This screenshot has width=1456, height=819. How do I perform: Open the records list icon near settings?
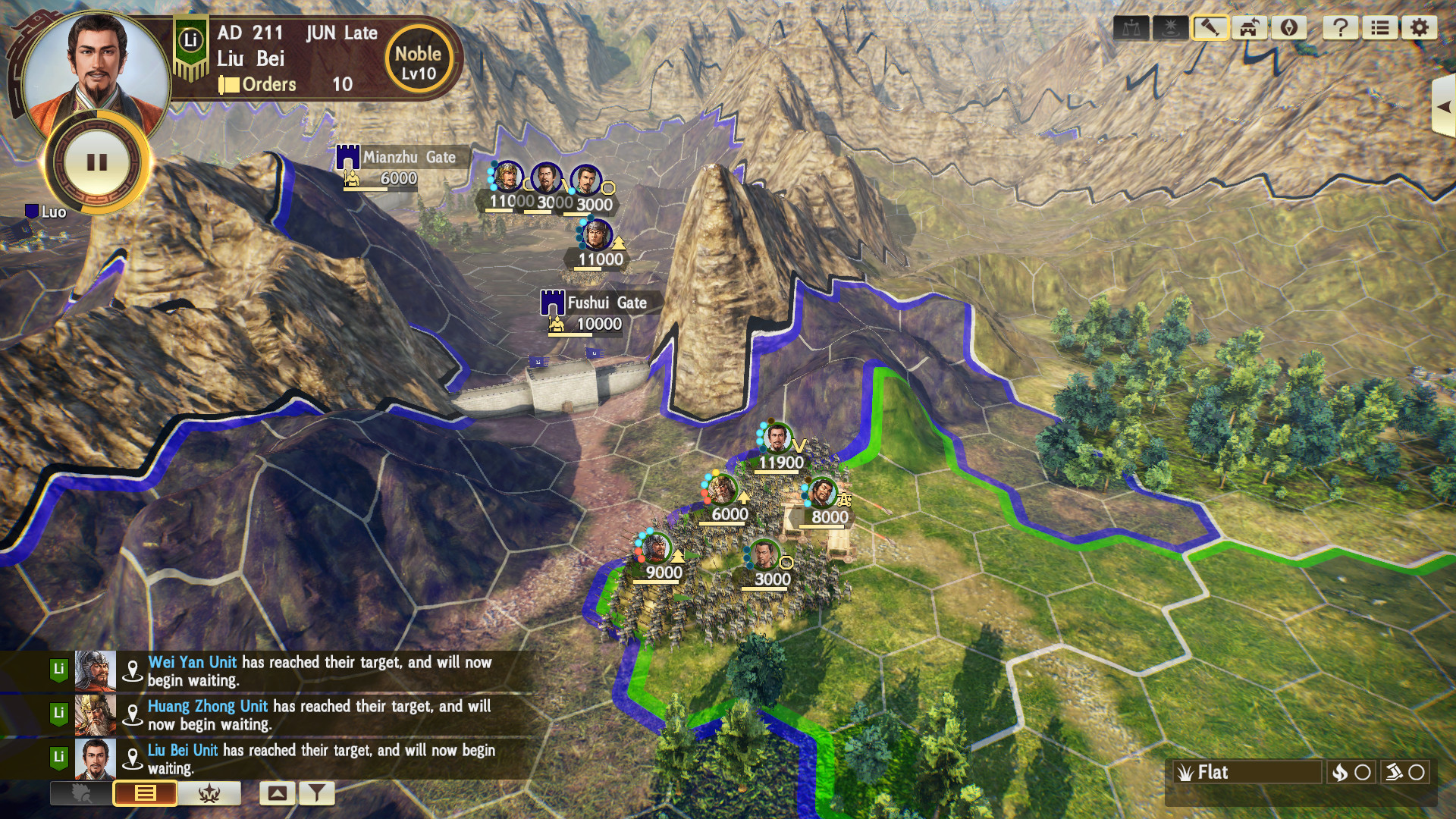coord(1380,29)
